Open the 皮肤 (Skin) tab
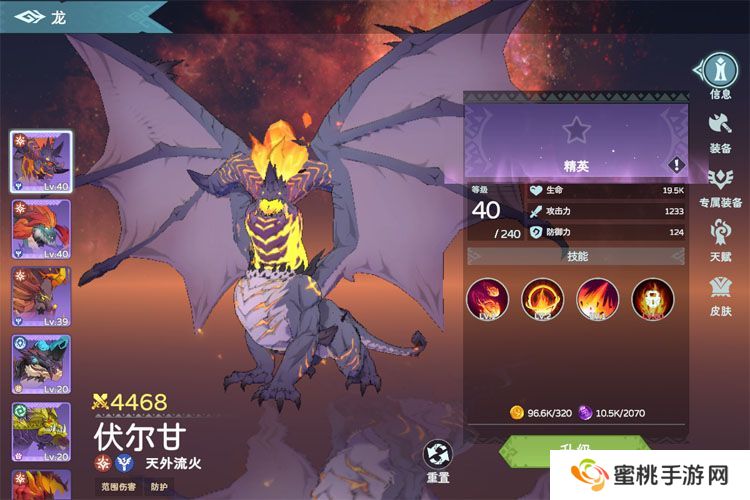This screenshot has width=750, height=500. tap(719, 294)
